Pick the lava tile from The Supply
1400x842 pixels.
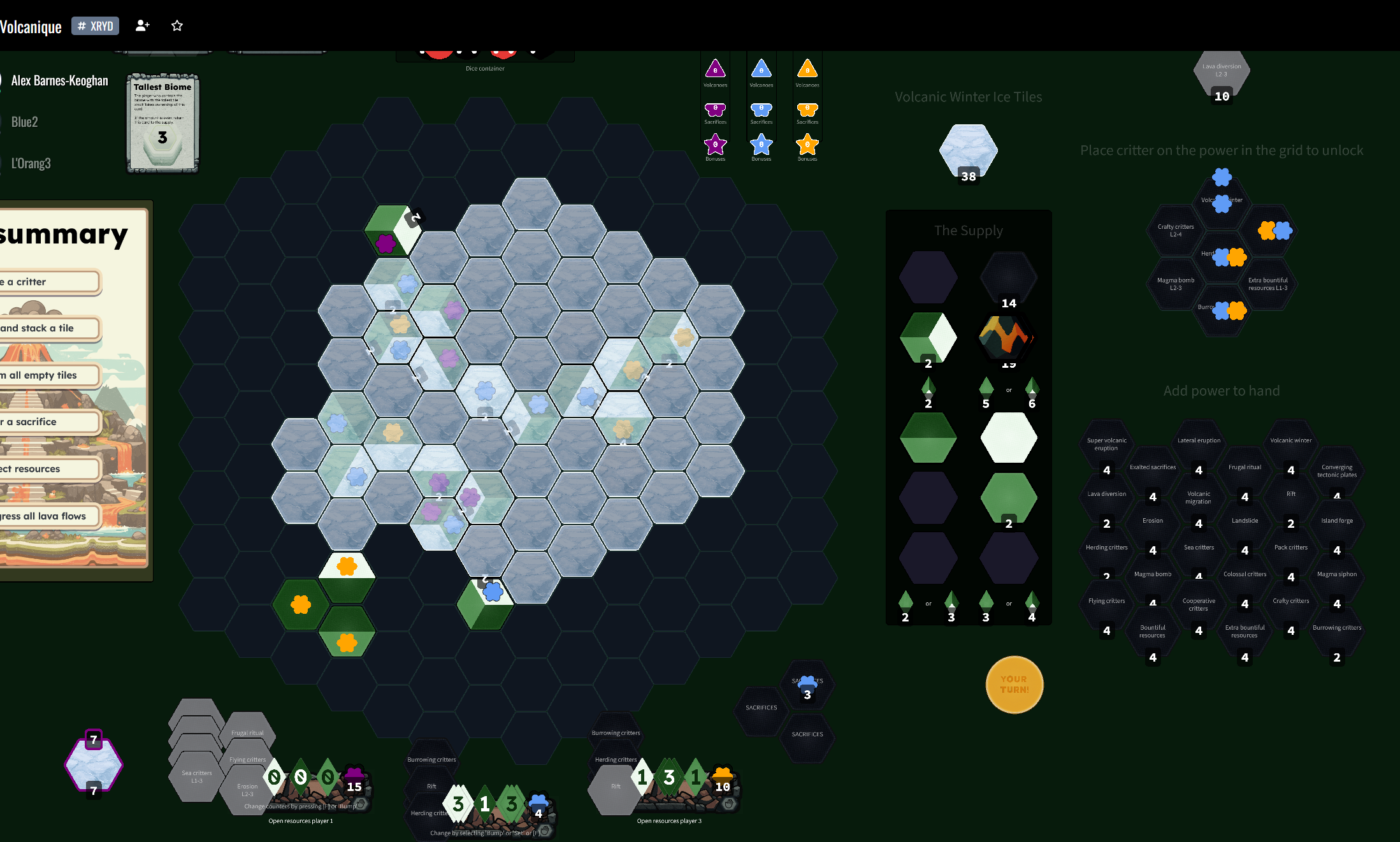click(1007, 337)
